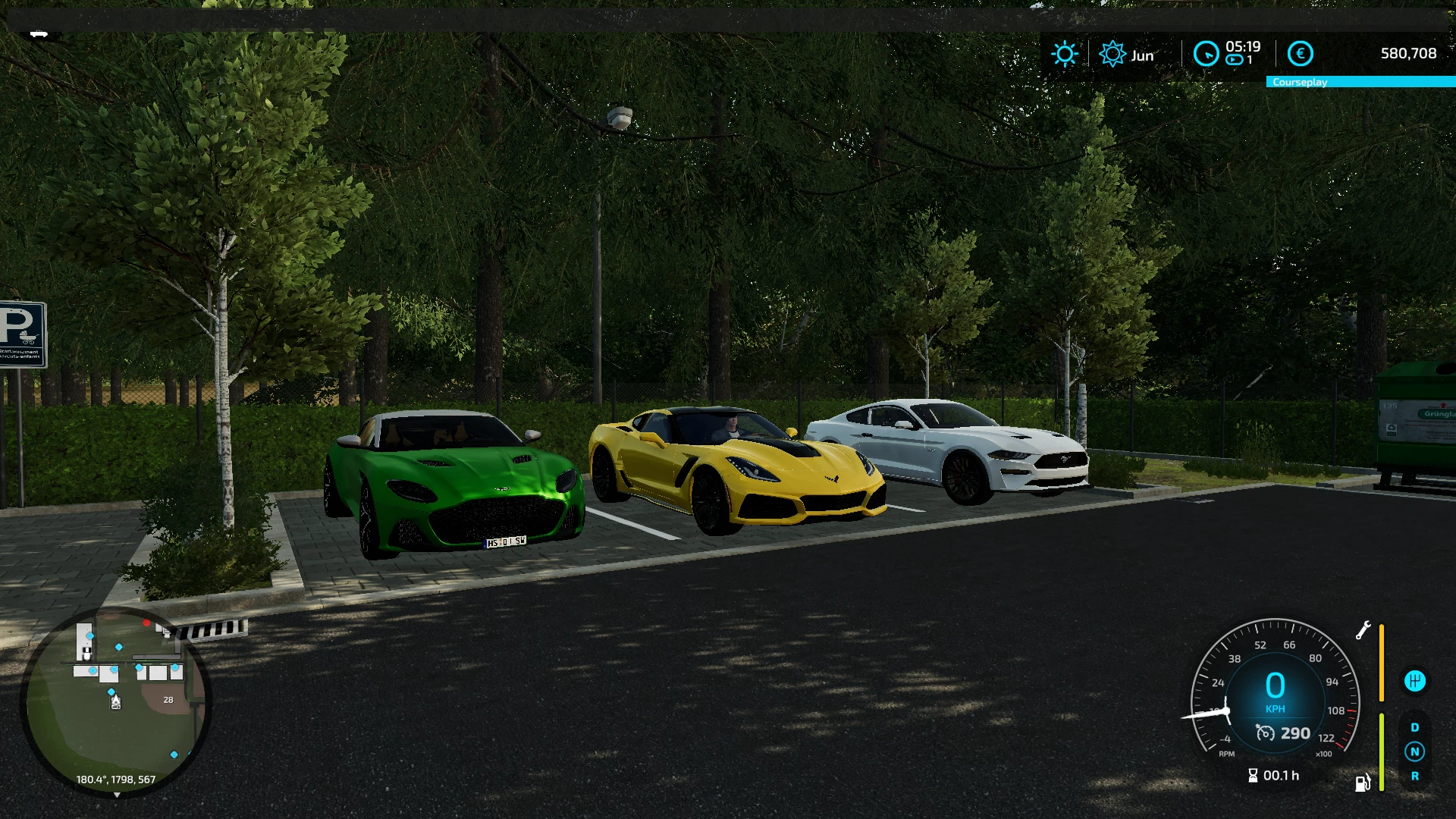Image resolution: width=1456 pixels, height=819 pixels.
Task: Click the Courseplay bar
Action: pos(1360,82)
